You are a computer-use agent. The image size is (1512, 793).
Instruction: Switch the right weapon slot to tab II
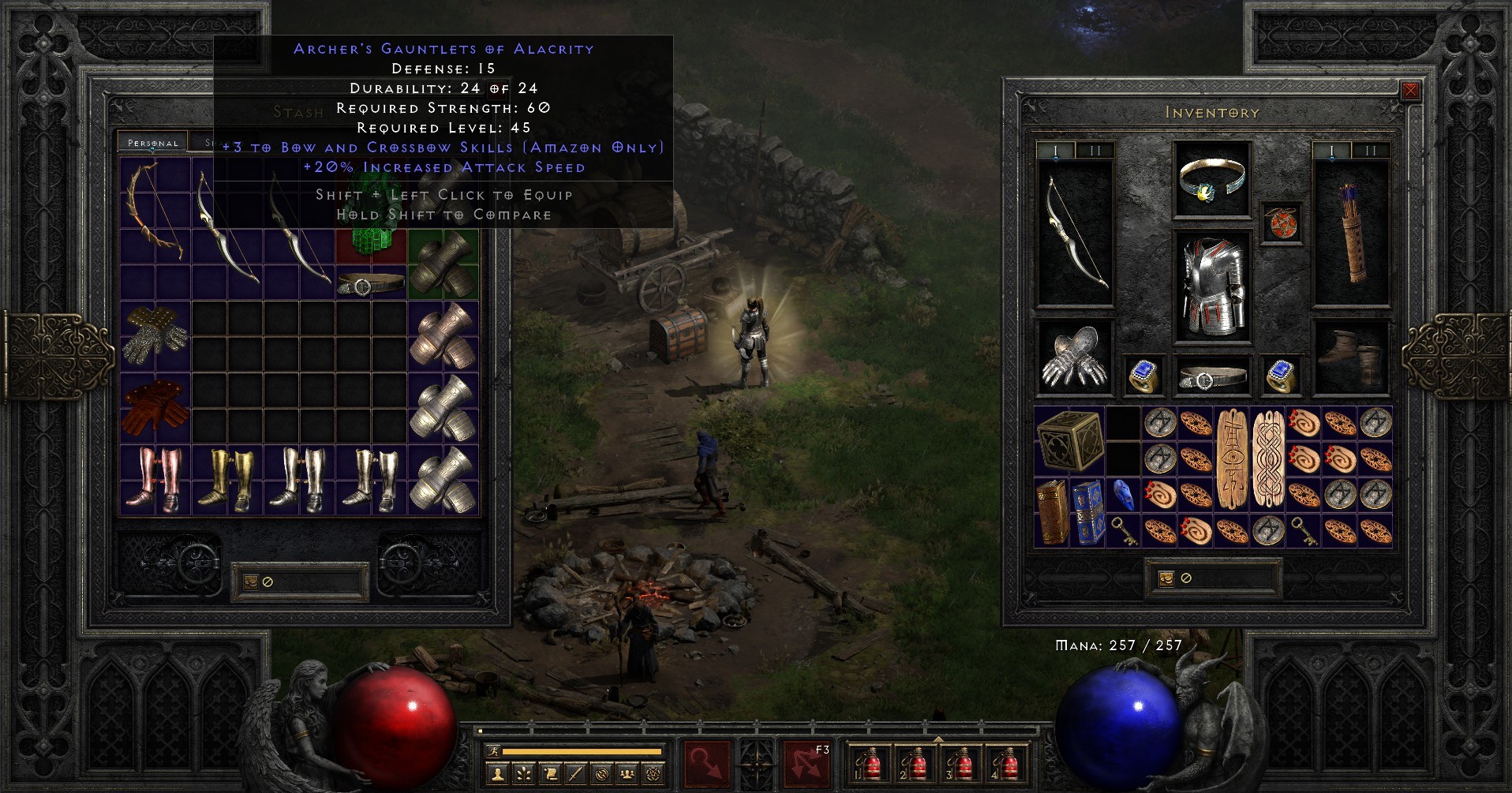1370,150
